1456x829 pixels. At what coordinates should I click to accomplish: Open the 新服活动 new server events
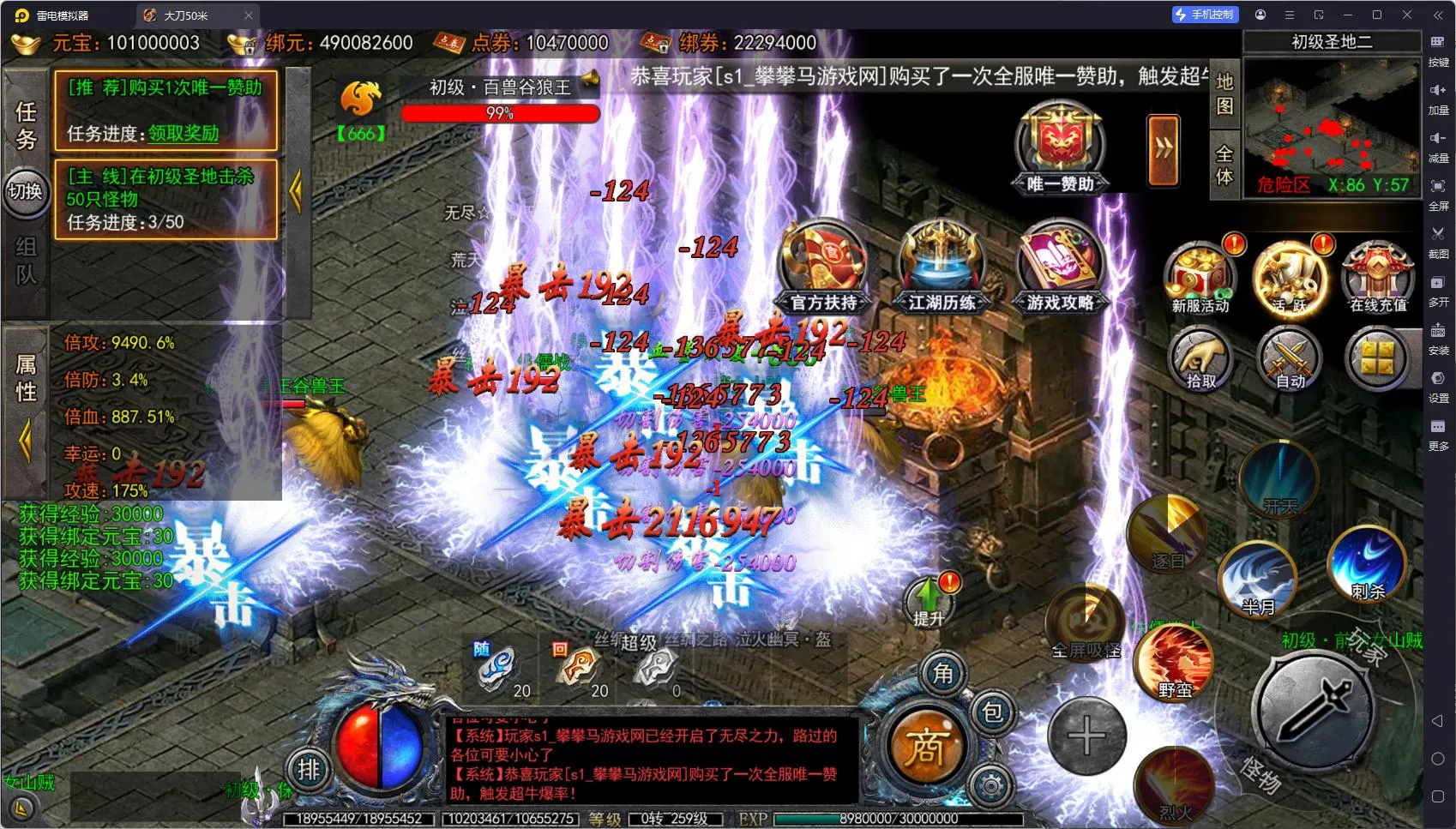1200,277
